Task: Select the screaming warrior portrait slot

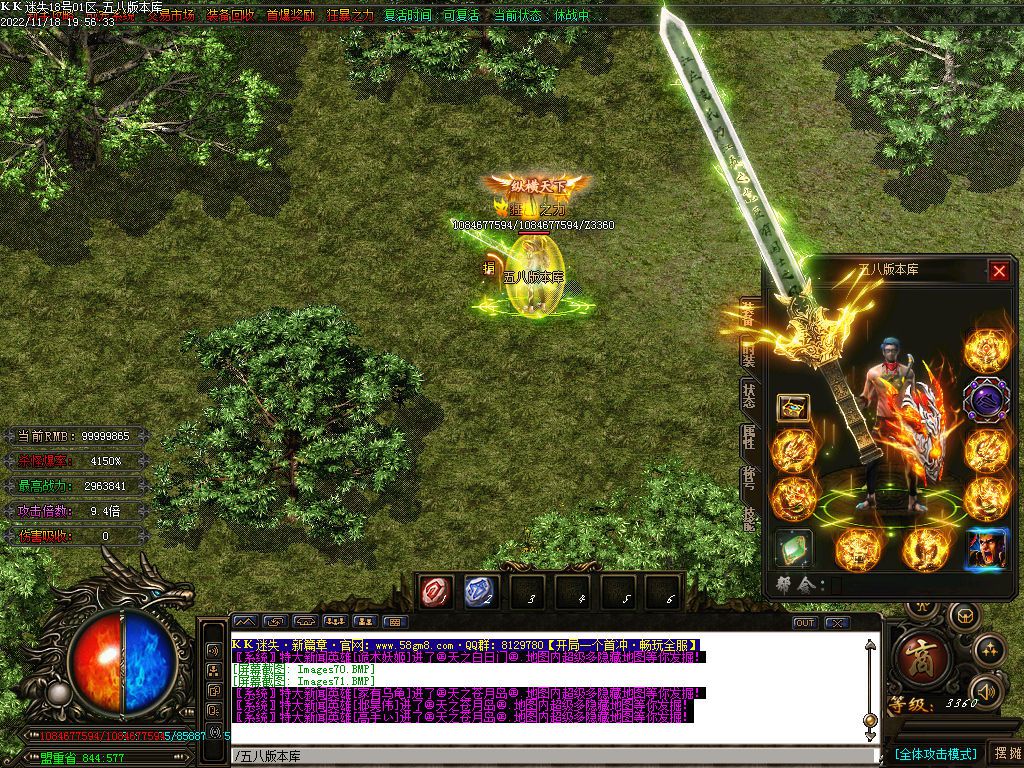Action: 986,549
